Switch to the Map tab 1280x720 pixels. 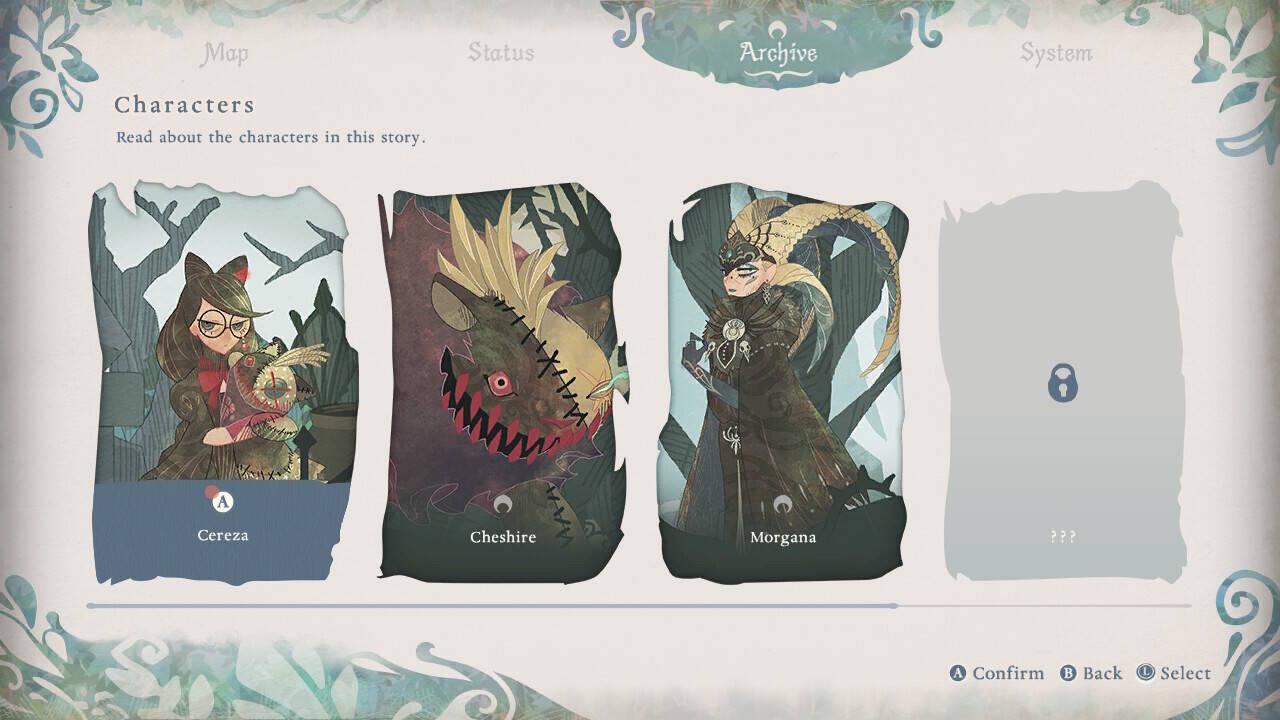tap(225, 53)
